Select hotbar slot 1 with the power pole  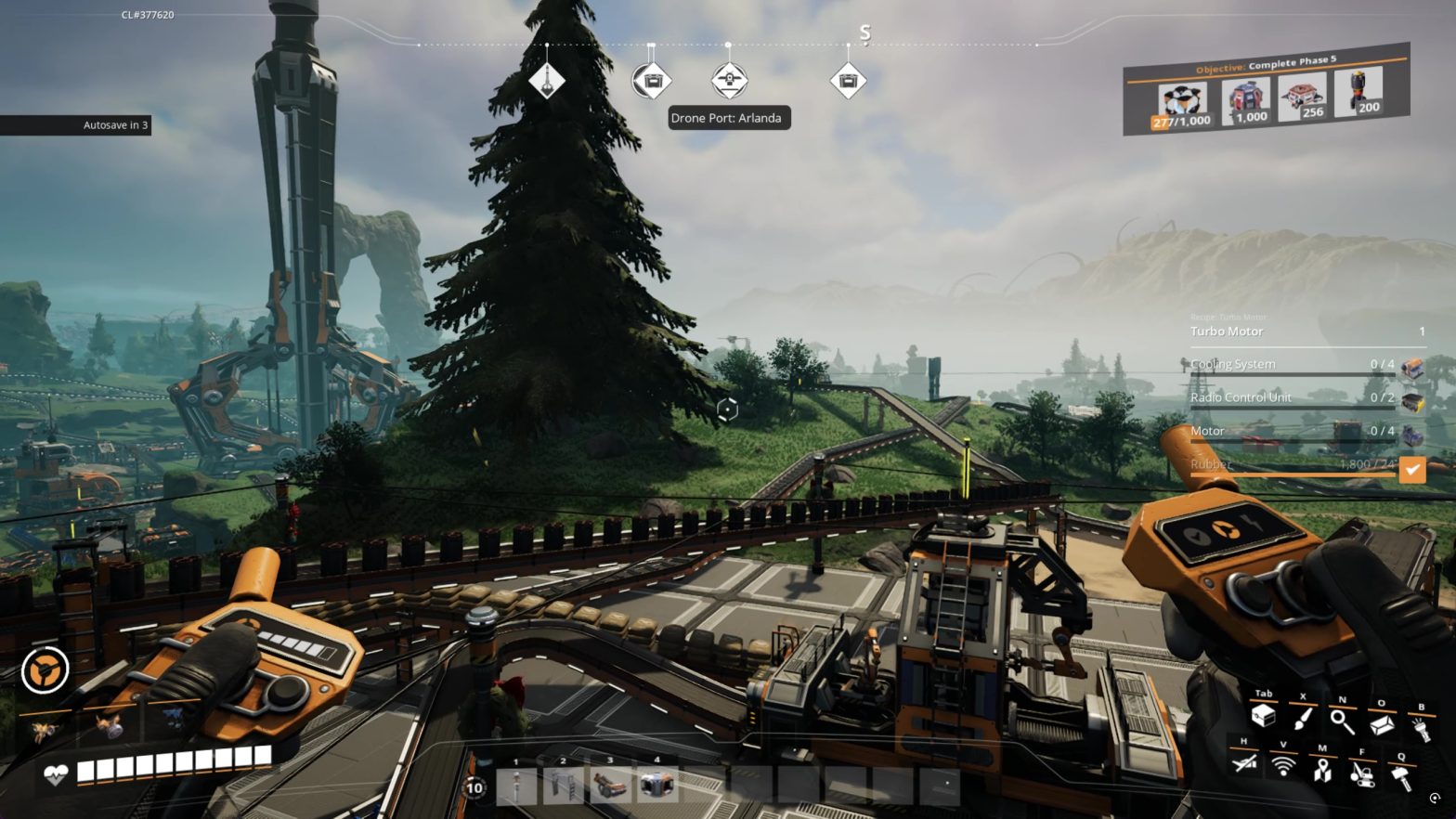[516, 785]
